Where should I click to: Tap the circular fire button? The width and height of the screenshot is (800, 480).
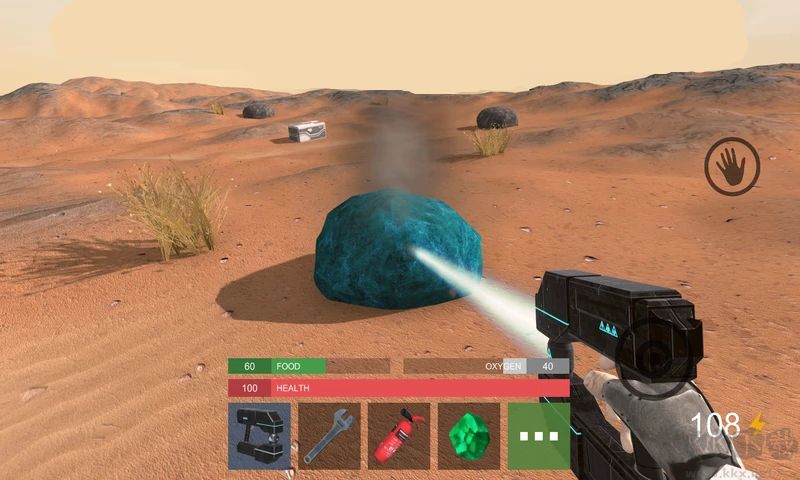[x=651, y=358]
